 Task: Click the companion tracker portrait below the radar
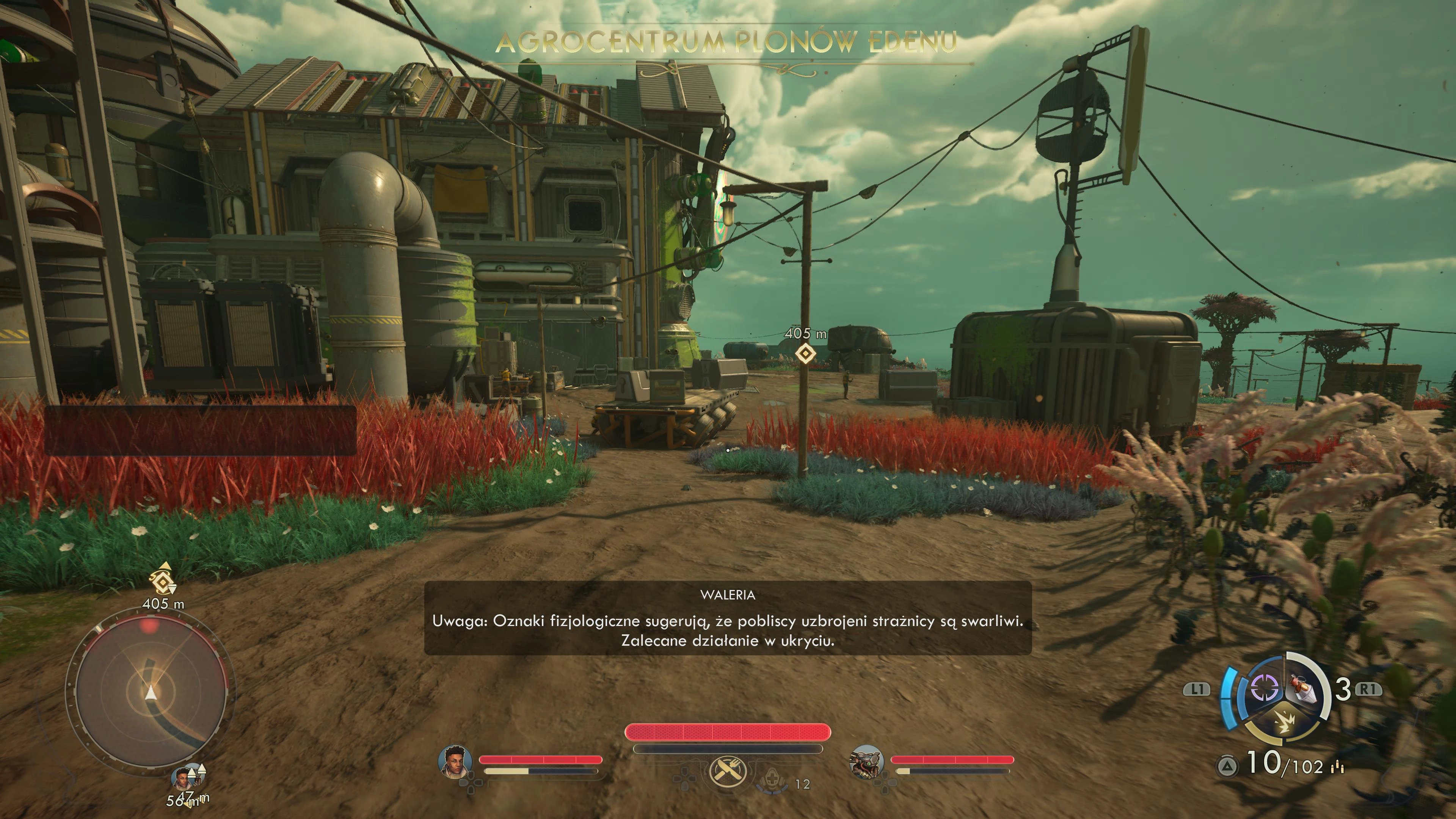pos(182,779)
